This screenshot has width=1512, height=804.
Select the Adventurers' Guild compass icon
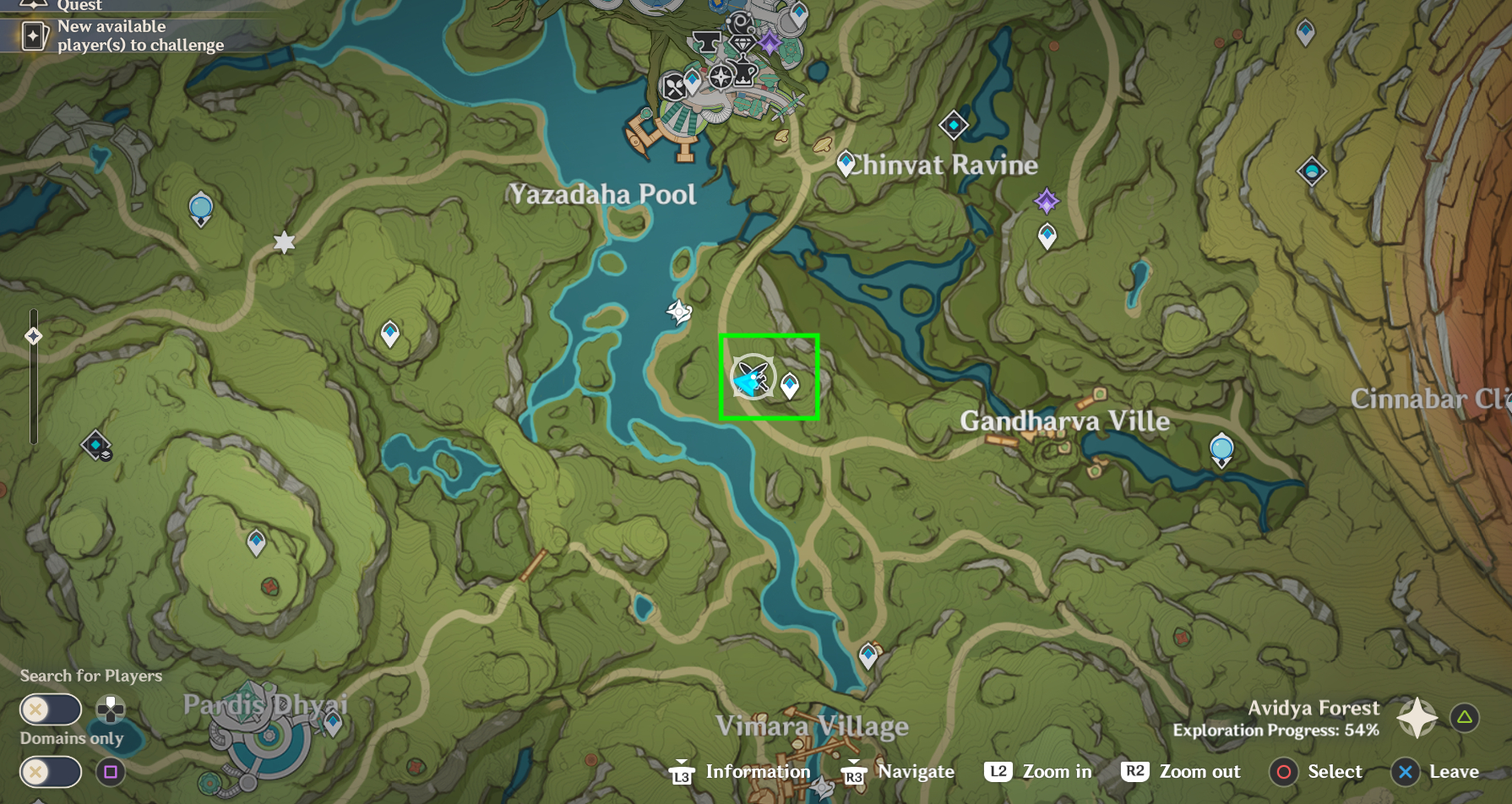point(721,77)
